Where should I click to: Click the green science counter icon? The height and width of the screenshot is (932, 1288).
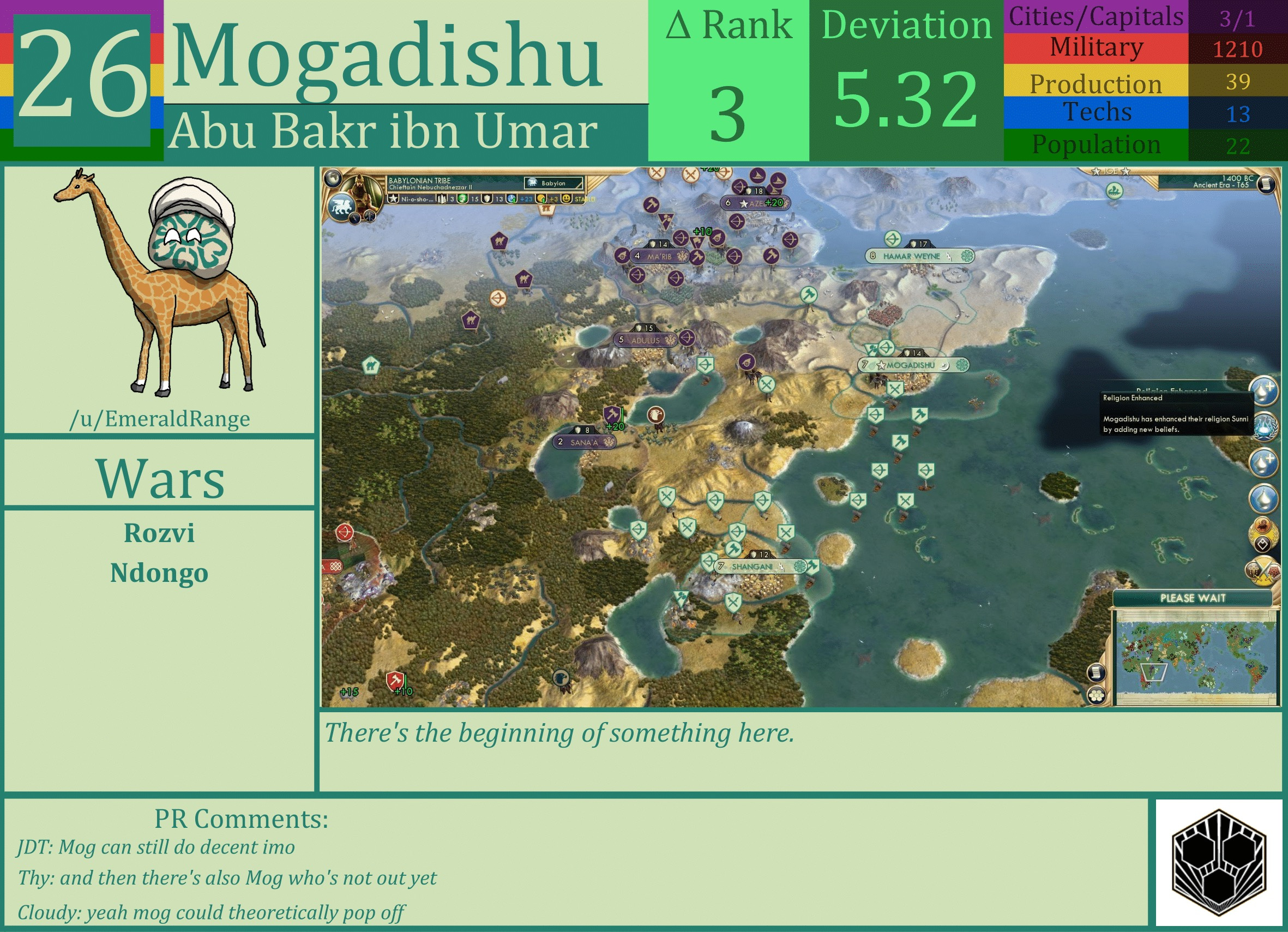pyautogui.click(x=464, y=200)
